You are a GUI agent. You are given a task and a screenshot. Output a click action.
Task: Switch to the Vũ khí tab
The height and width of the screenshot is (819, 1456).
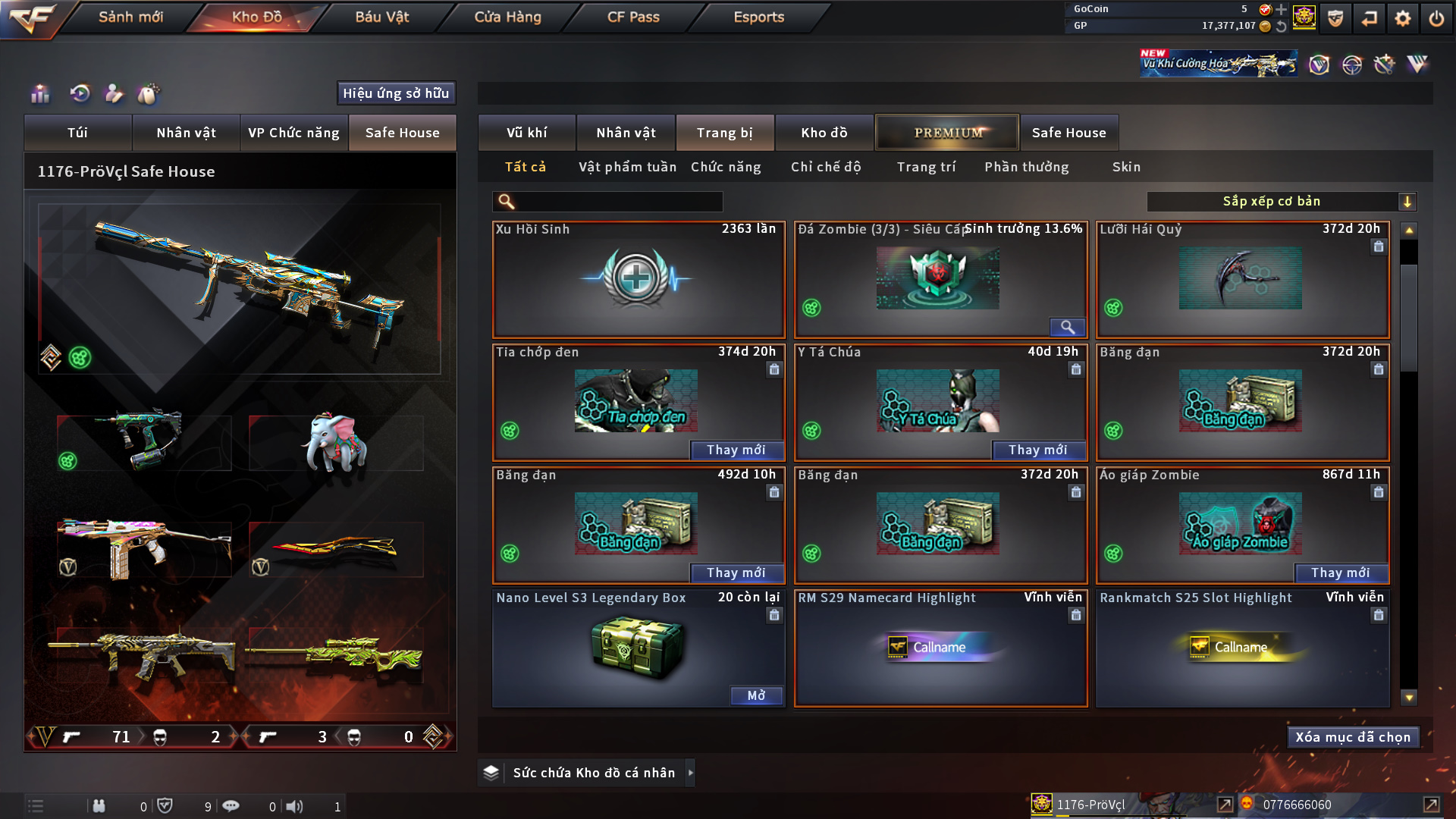tap(526, 133)
